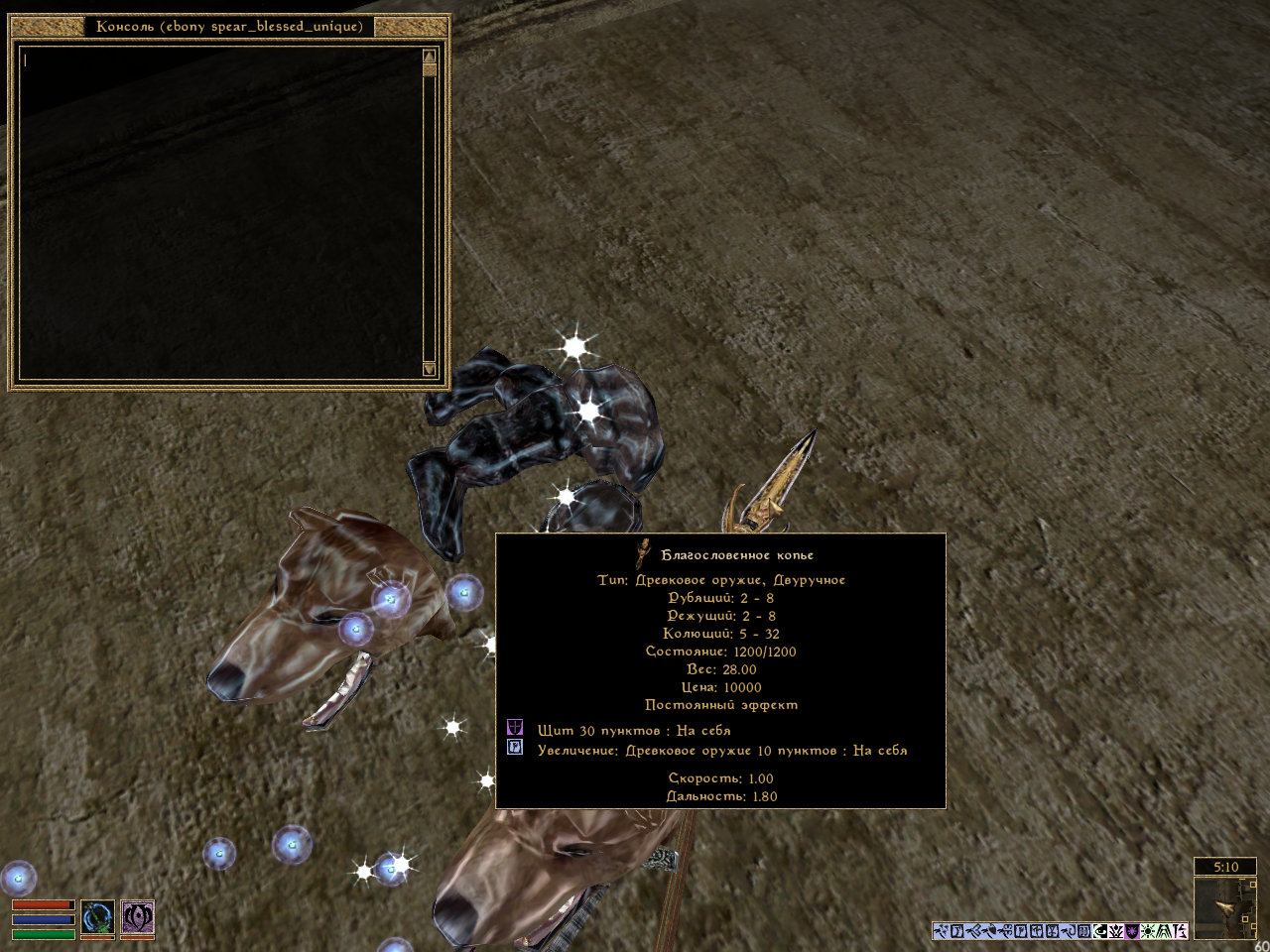Open the local minimap
The image size is (1270, 952).
1224,906
